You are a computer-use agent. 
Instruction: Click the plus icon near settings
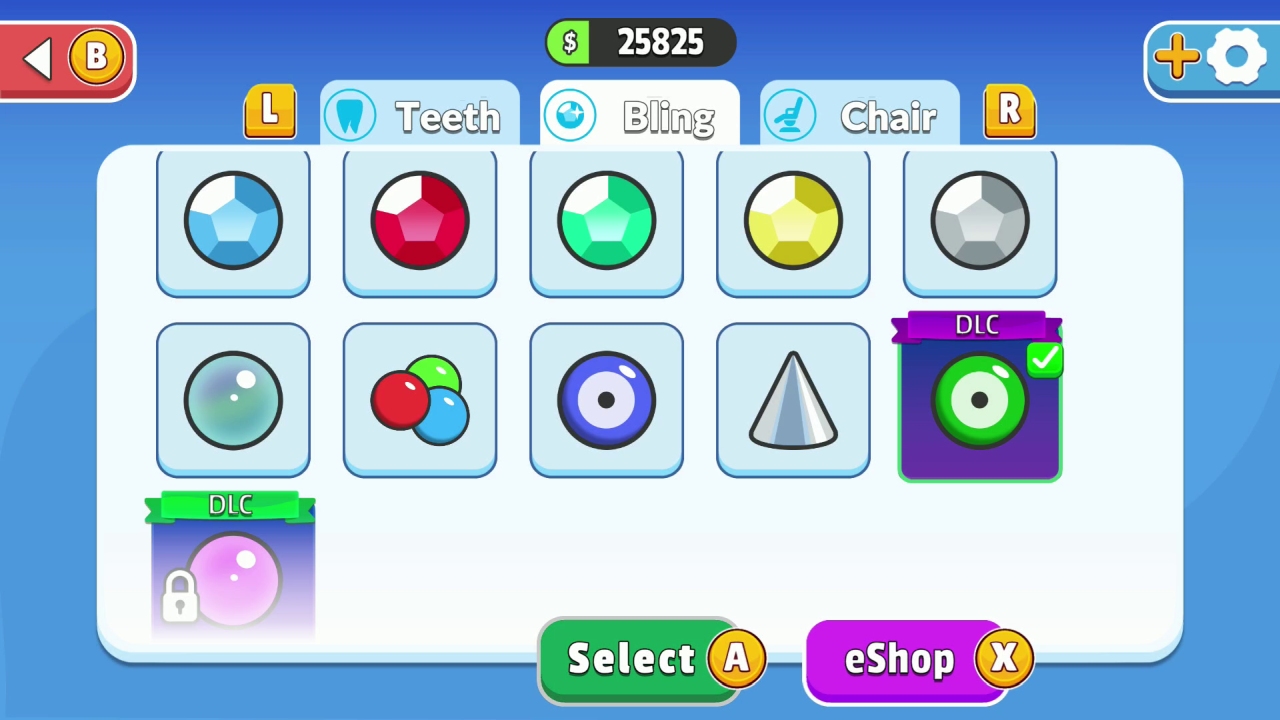(x=1177, y=57)
